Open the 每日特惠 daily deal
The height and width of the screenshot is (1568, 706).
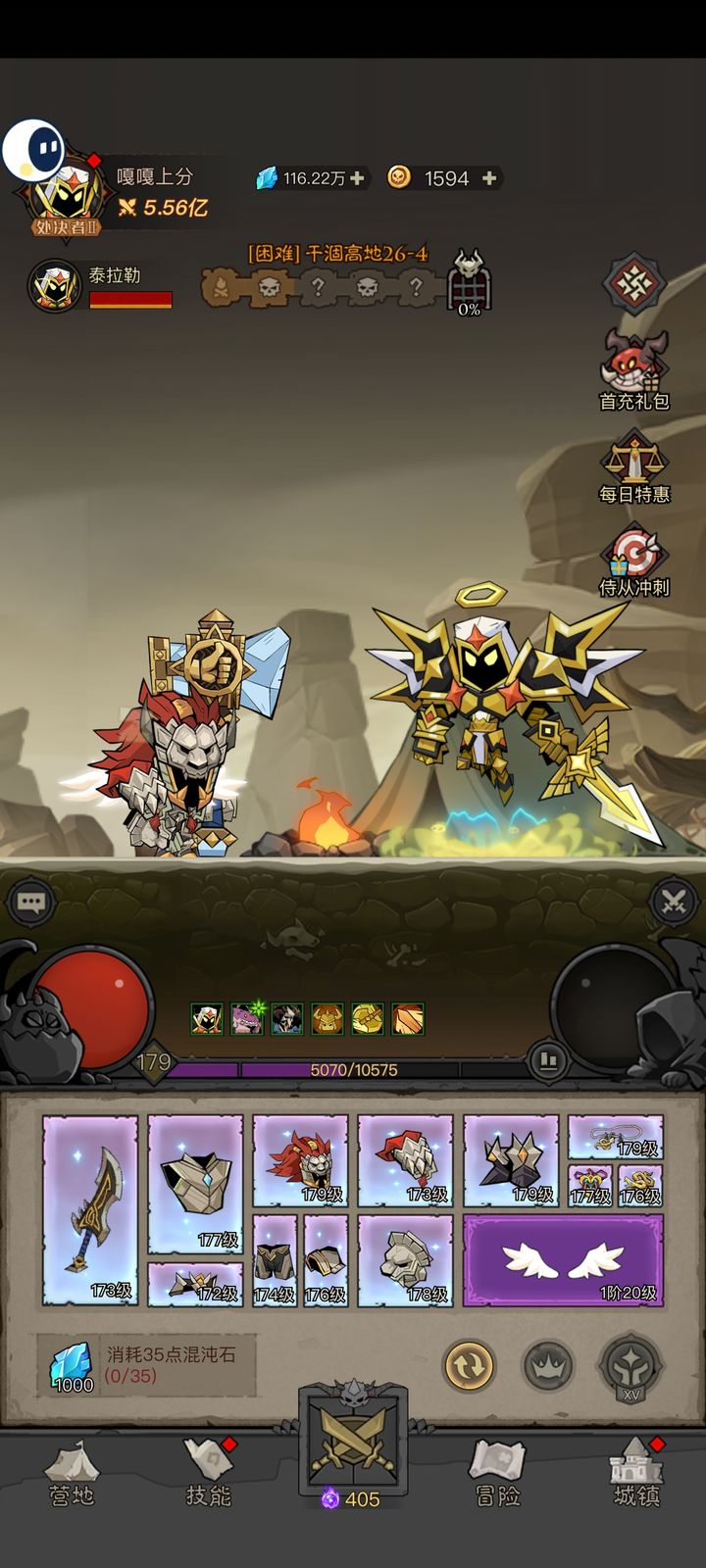634,466
